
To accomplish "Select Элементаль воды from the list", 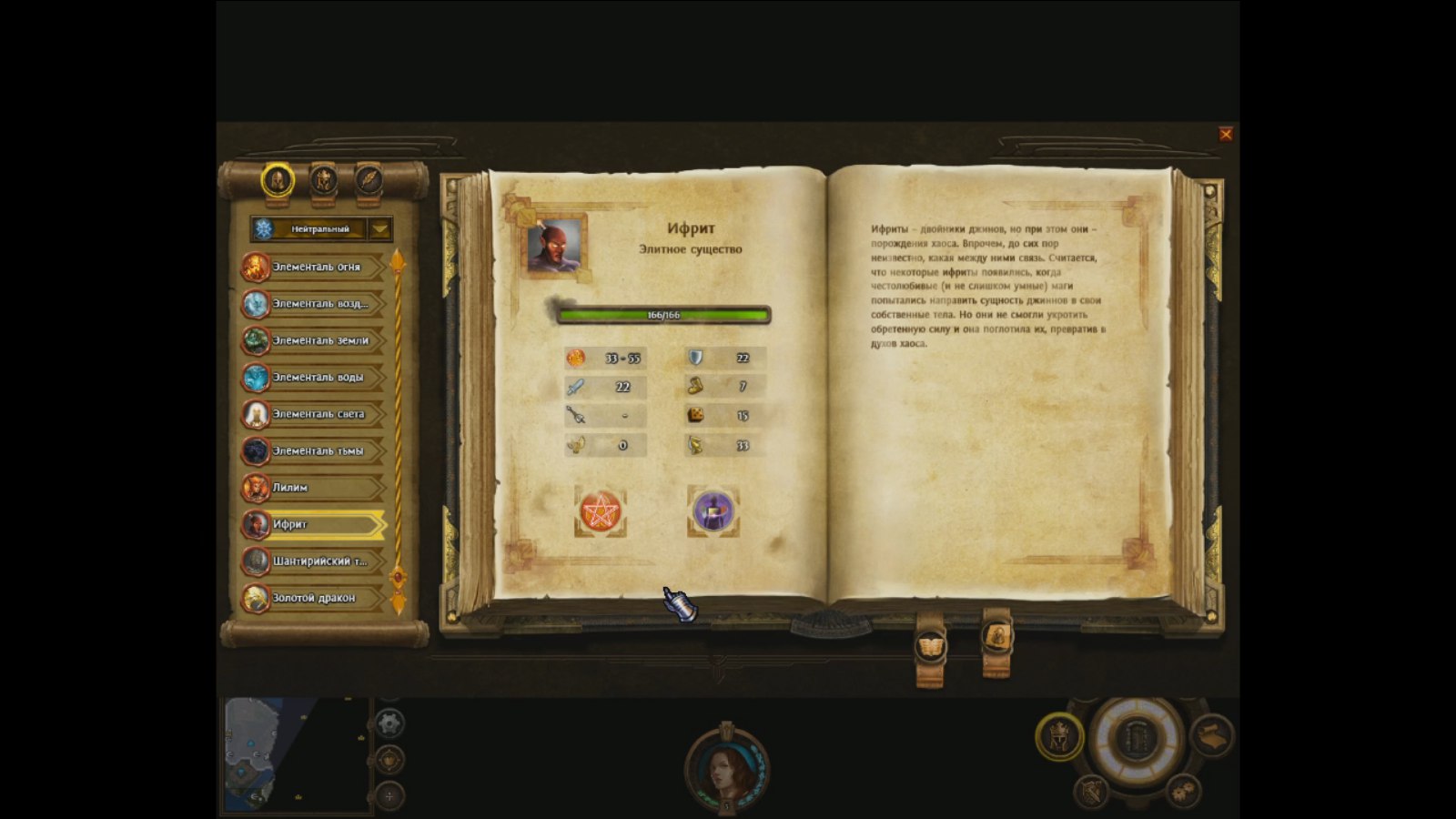I will coord(315,377).
